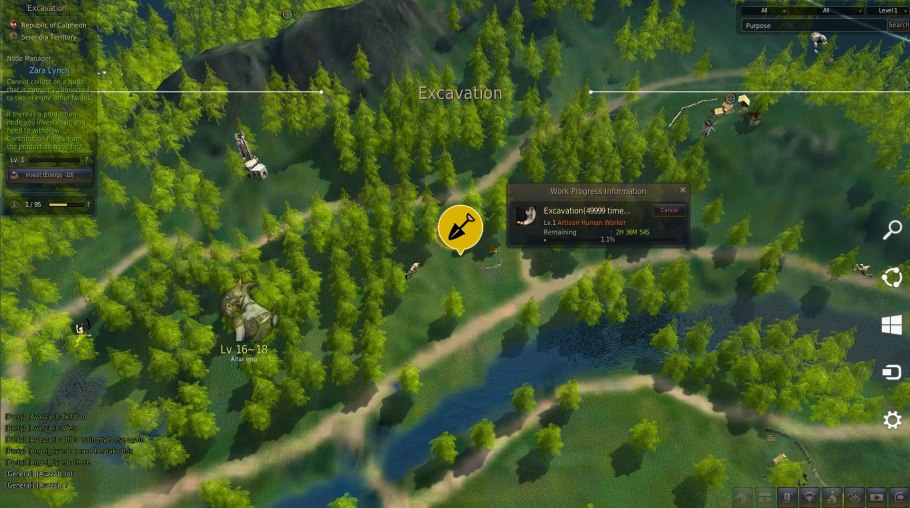
Task: Select the yellow shovel excavation node marker
Action: click(460, 228)
